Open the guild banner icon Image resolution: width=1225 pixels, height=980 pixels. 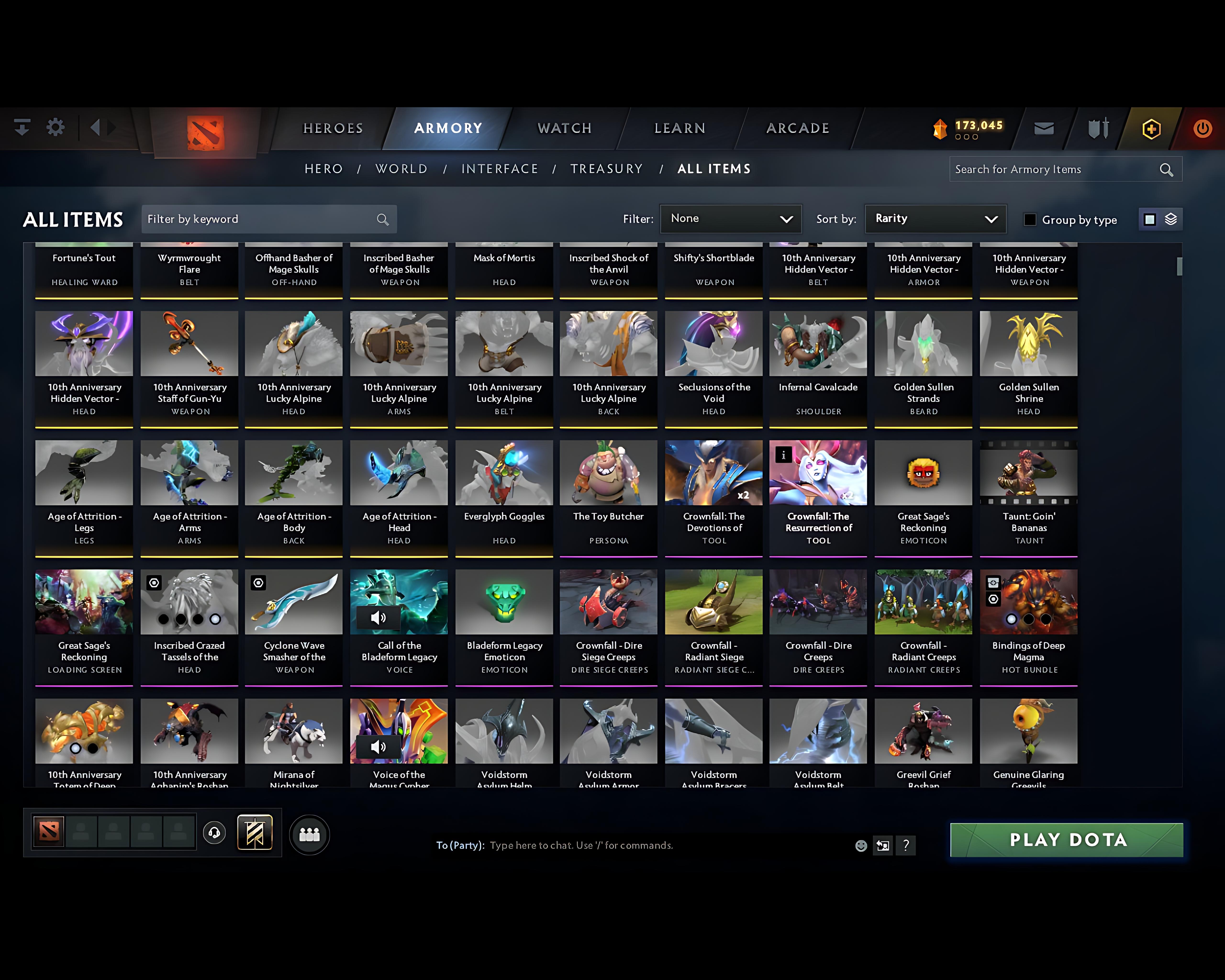(x=255, y=833)
